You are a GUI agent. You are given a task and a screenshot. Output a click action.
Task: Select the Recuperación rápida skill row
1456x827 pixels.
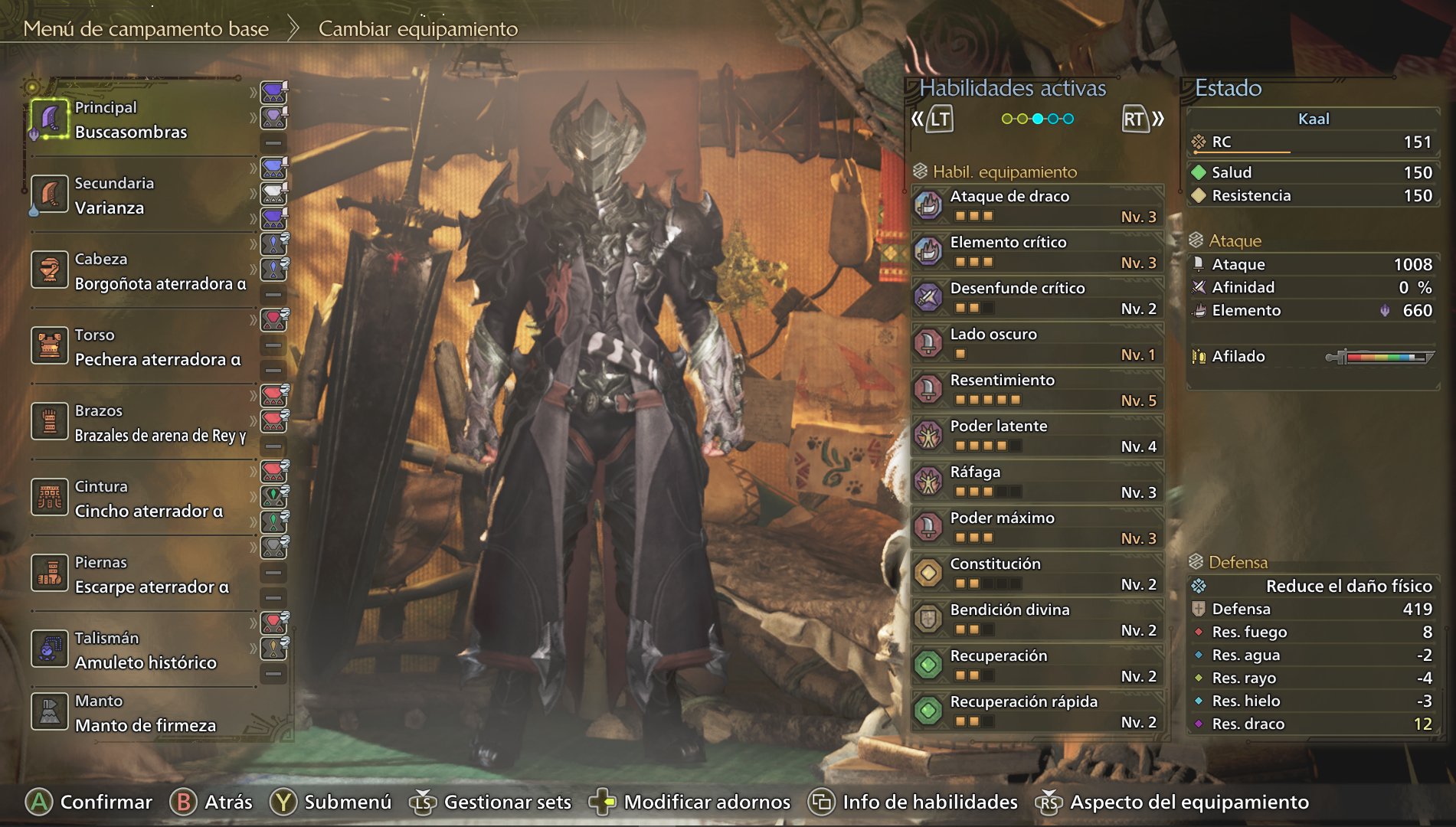pos(1038,711)
